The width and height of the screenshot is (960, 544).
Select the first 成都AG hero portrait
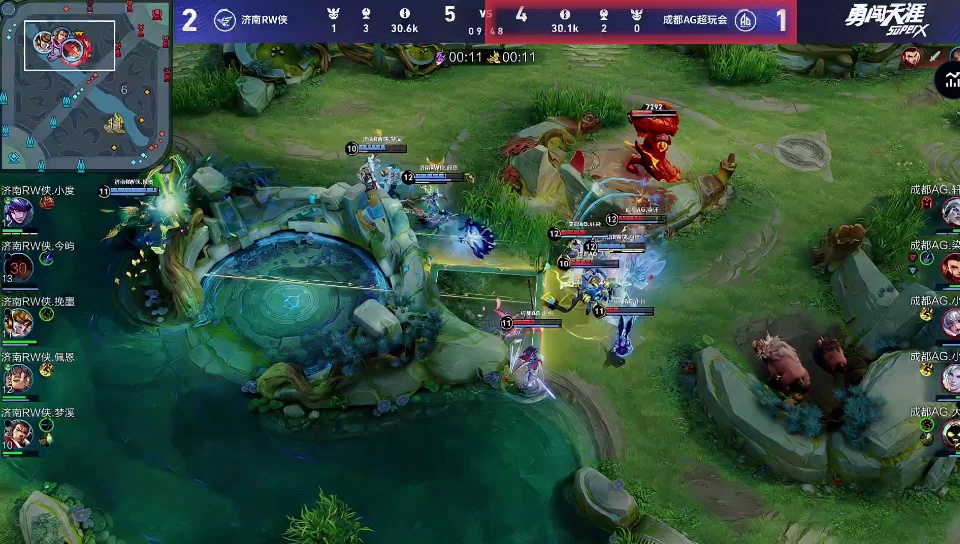950,211
